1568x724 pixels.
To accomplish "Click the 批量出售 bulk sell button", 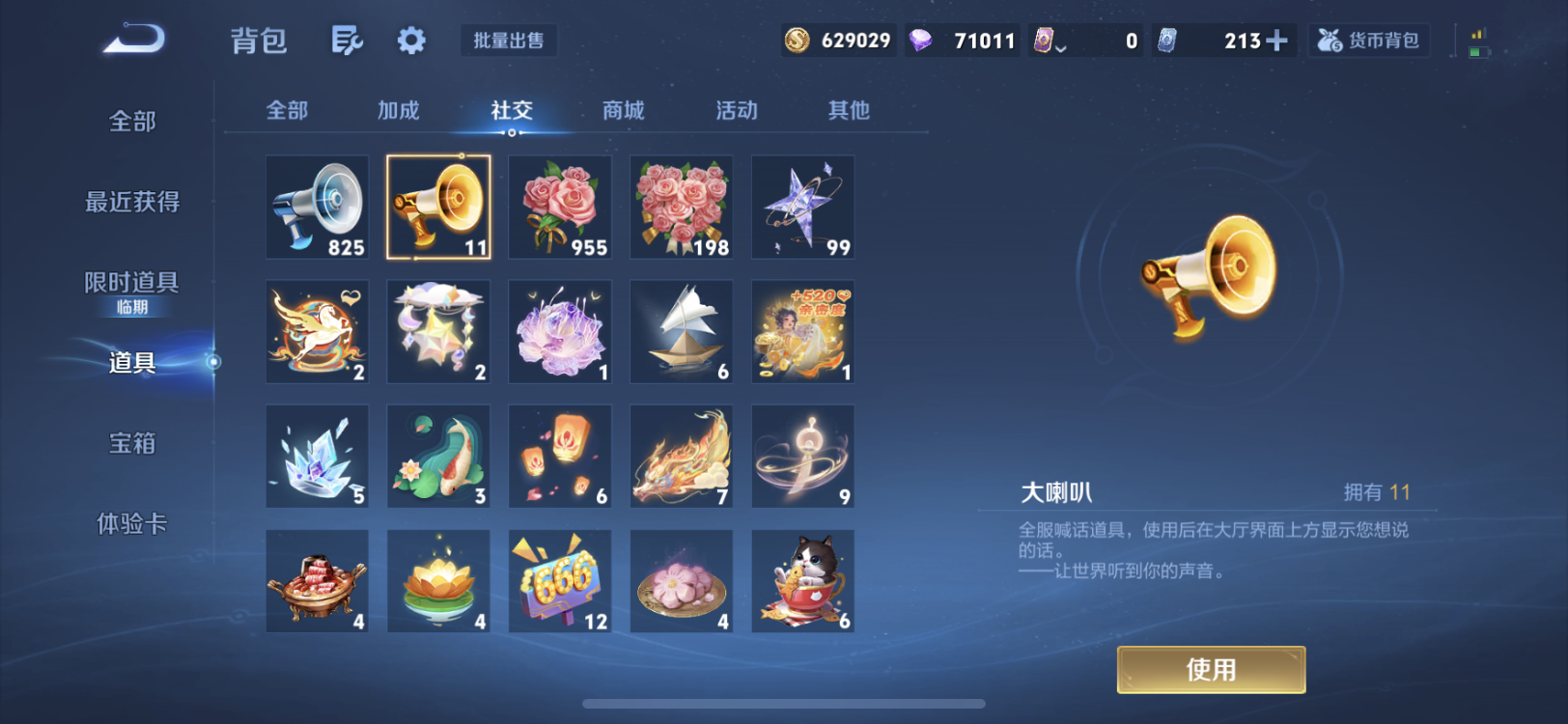I will (x=509, y=41).
